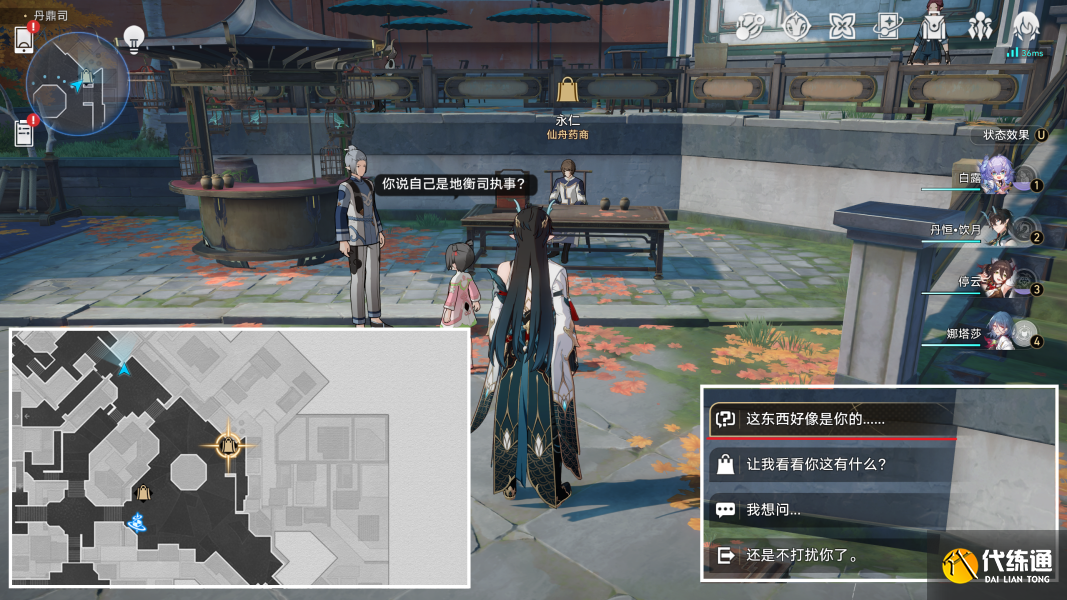This screenshot has width=1067, height=600.
Task: Open the backpack inventory icon
Action: 933,27
